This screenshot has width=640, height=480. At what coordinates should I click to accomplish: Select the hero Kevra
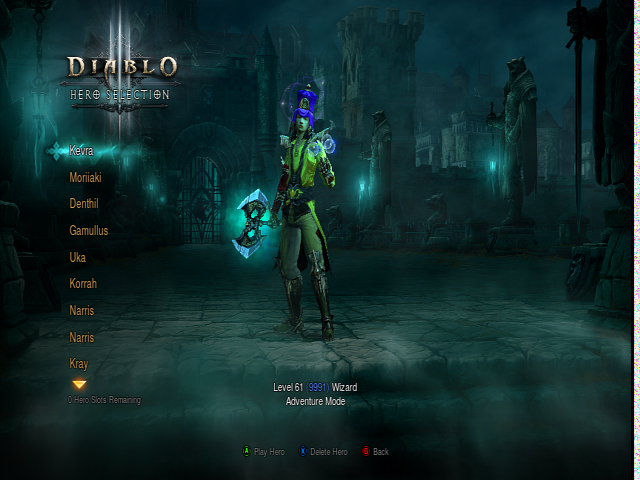click(82, 151)
